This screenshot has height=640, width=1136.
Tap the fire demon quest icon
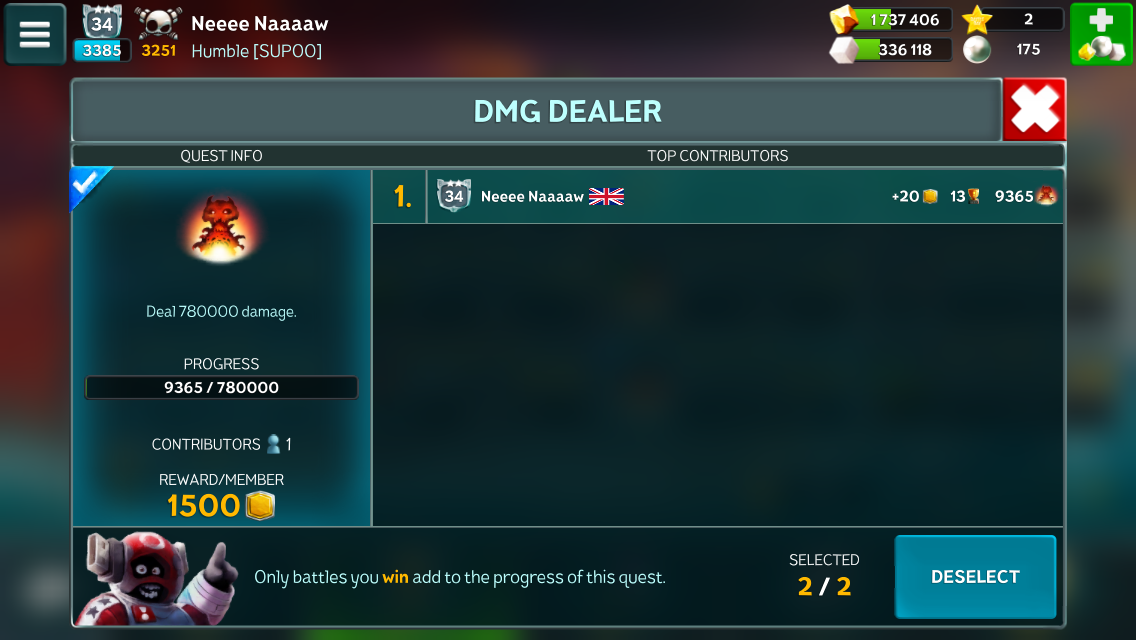(221, 230)
